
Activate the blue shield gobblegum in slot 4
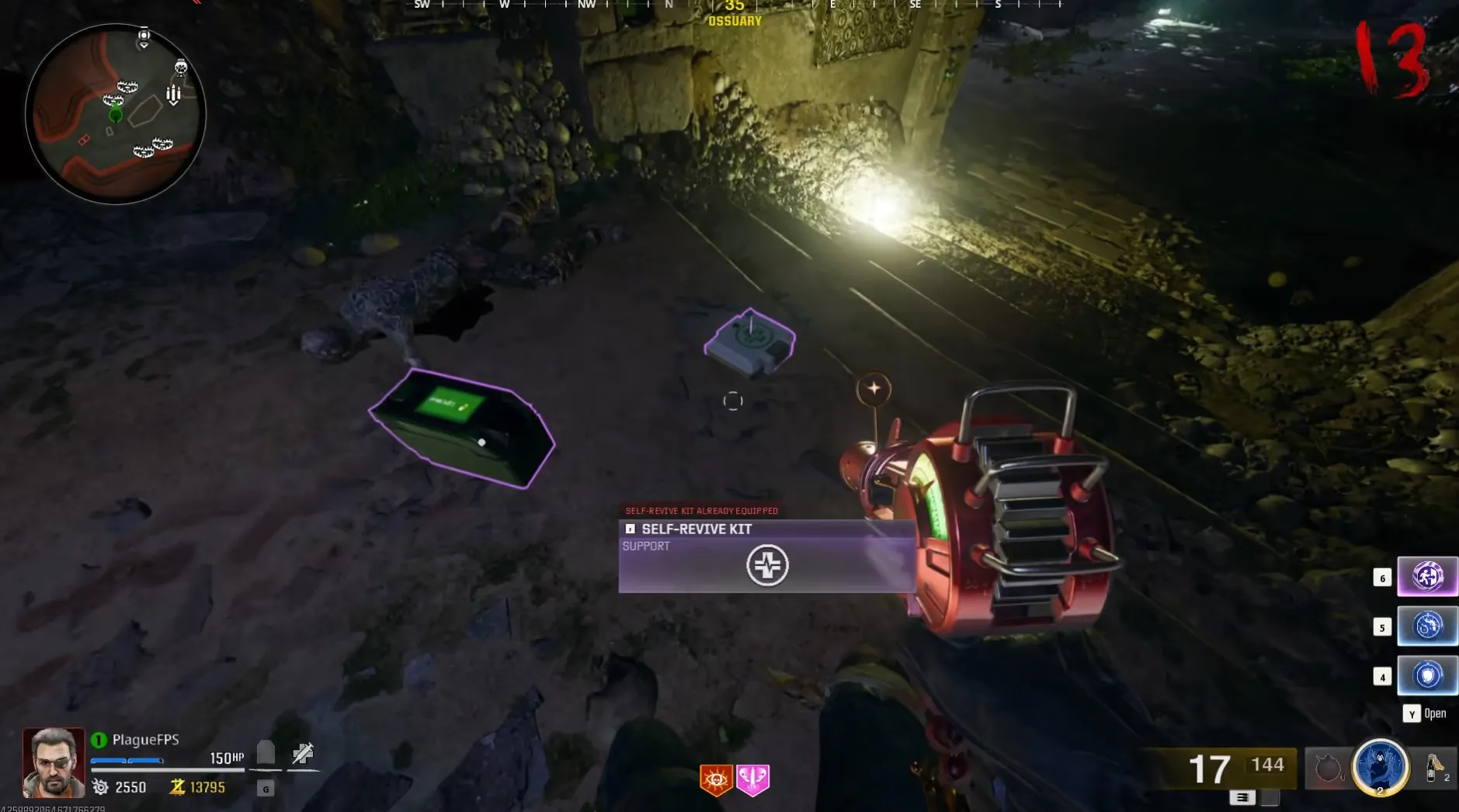[x=1427, y=675]
